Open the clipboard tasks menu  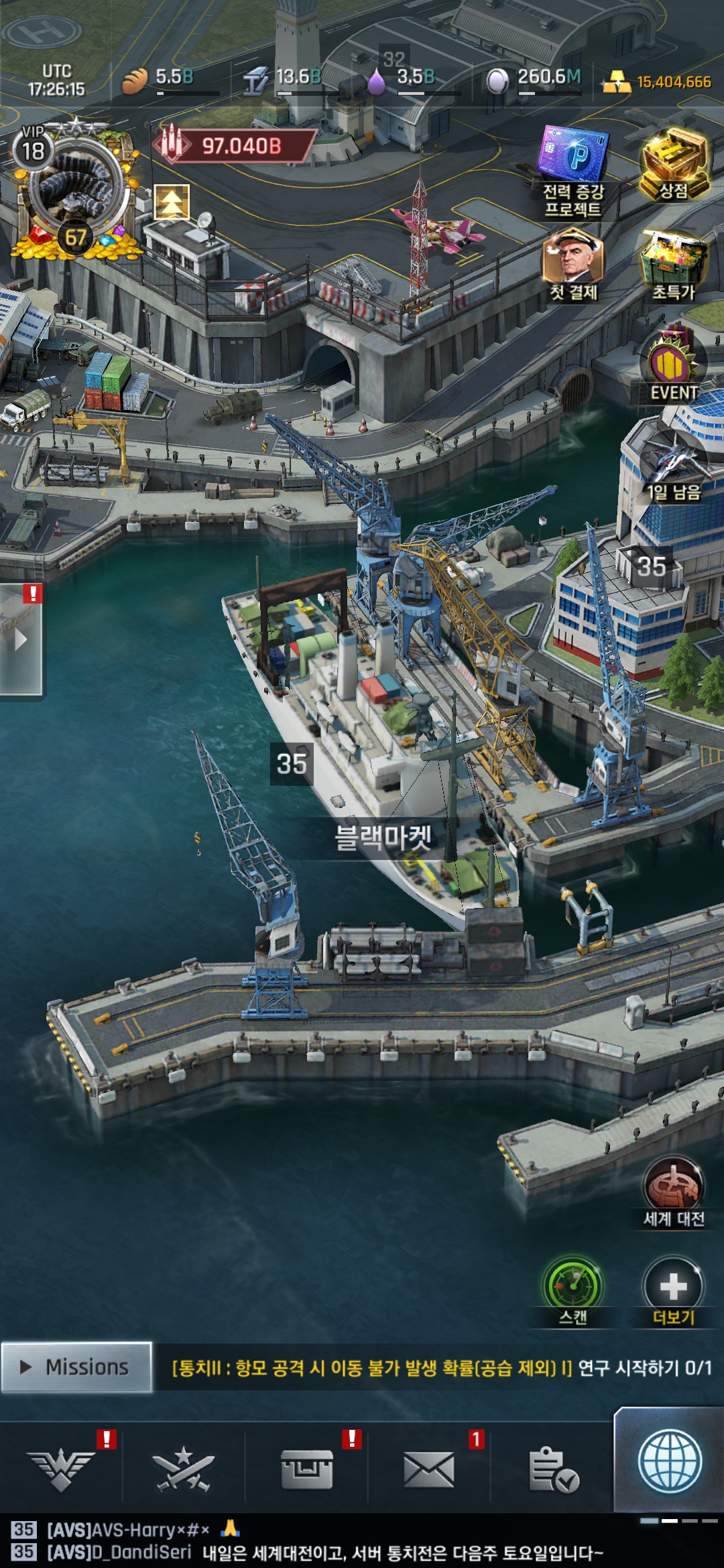click(552, 1468)
